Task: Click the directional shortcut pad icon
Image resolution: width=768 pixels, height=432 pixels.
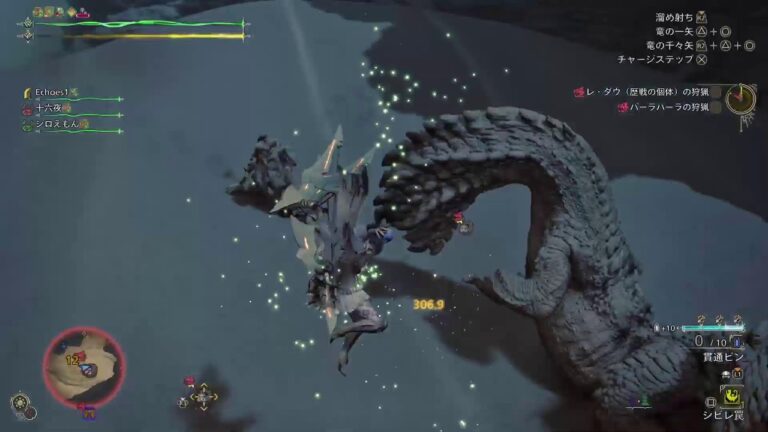Action: click(204, 397)
